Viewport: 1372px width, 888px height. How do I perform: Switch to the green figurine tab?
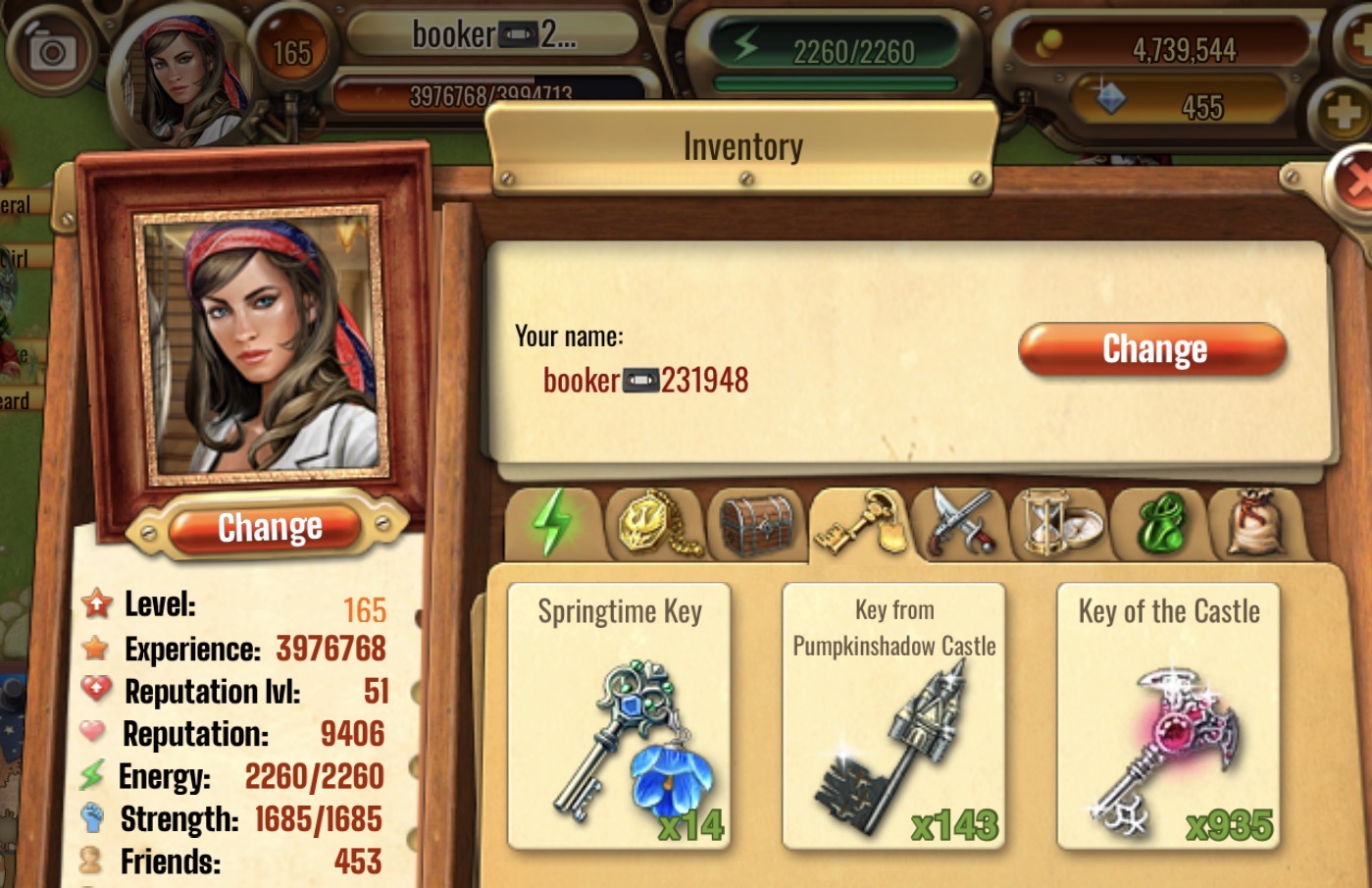pos(1160,523)
